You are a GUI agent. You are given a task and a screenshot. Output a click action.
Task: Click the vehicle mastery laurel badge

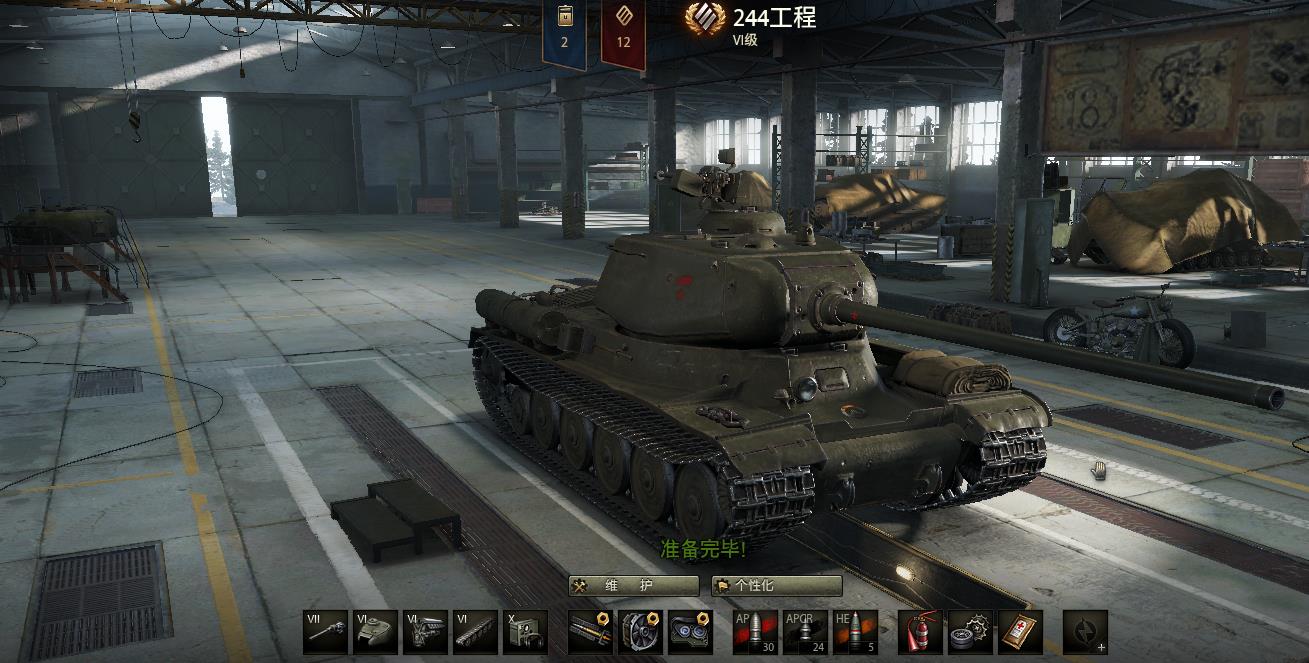tap(705, 19)
